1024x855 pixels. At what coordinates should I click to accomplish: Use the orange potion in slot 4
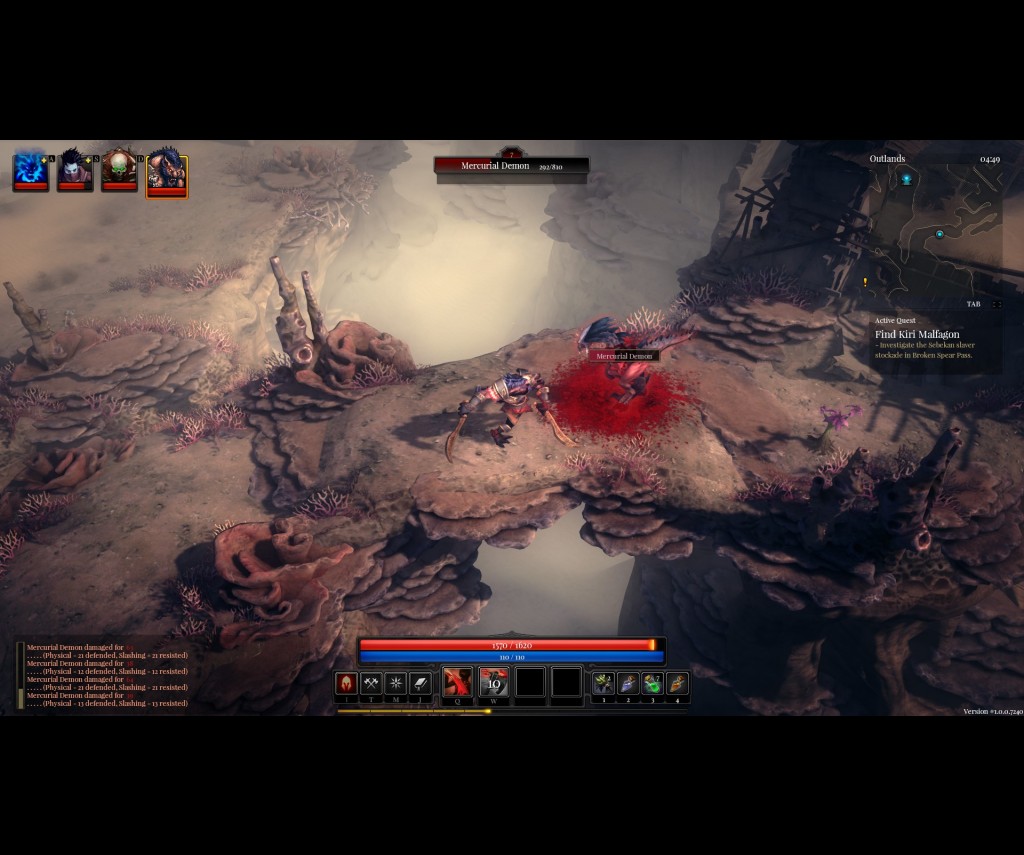[678, 683]
